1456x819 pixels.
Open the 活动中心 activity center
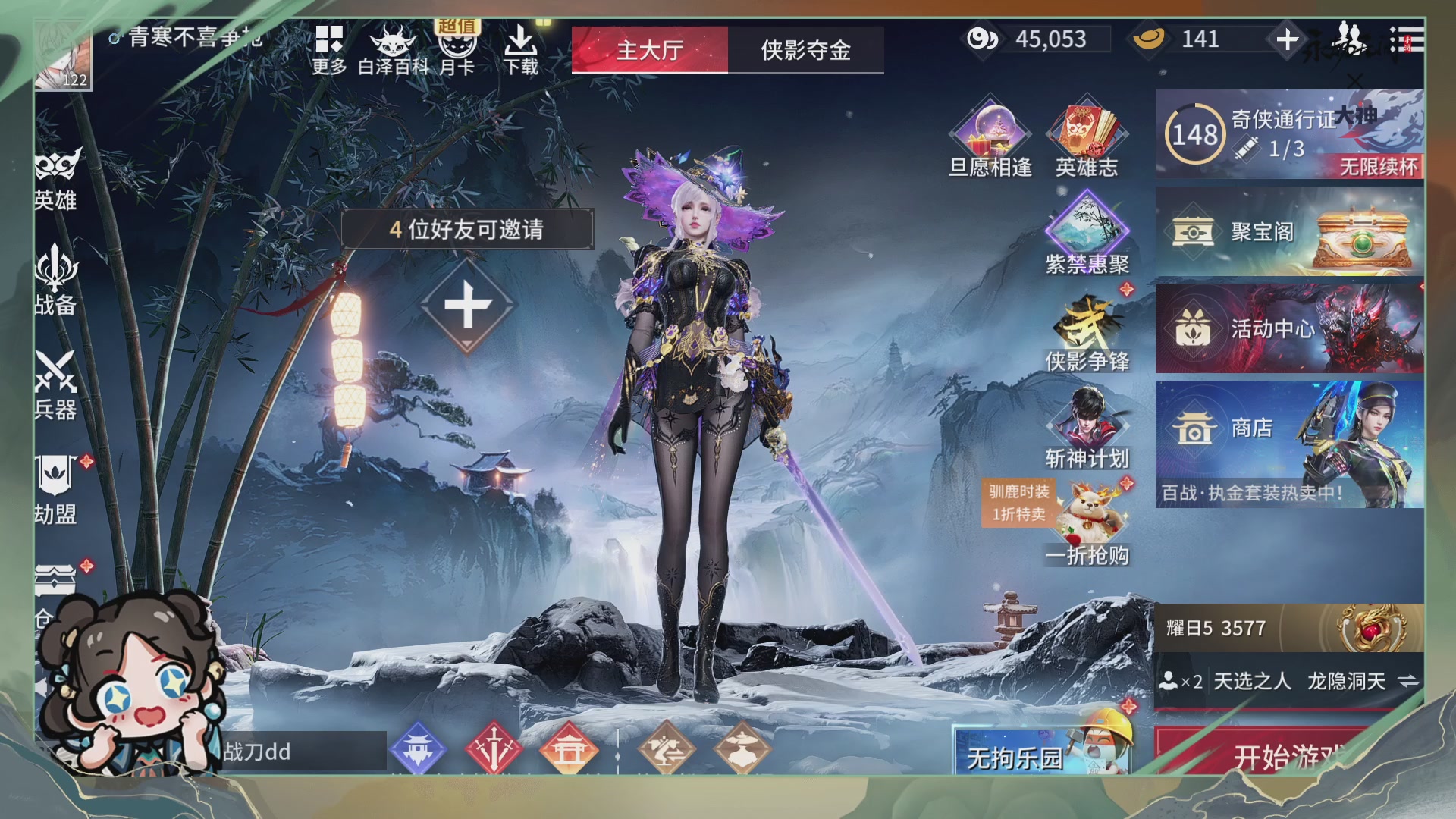tap(1289, 330)
